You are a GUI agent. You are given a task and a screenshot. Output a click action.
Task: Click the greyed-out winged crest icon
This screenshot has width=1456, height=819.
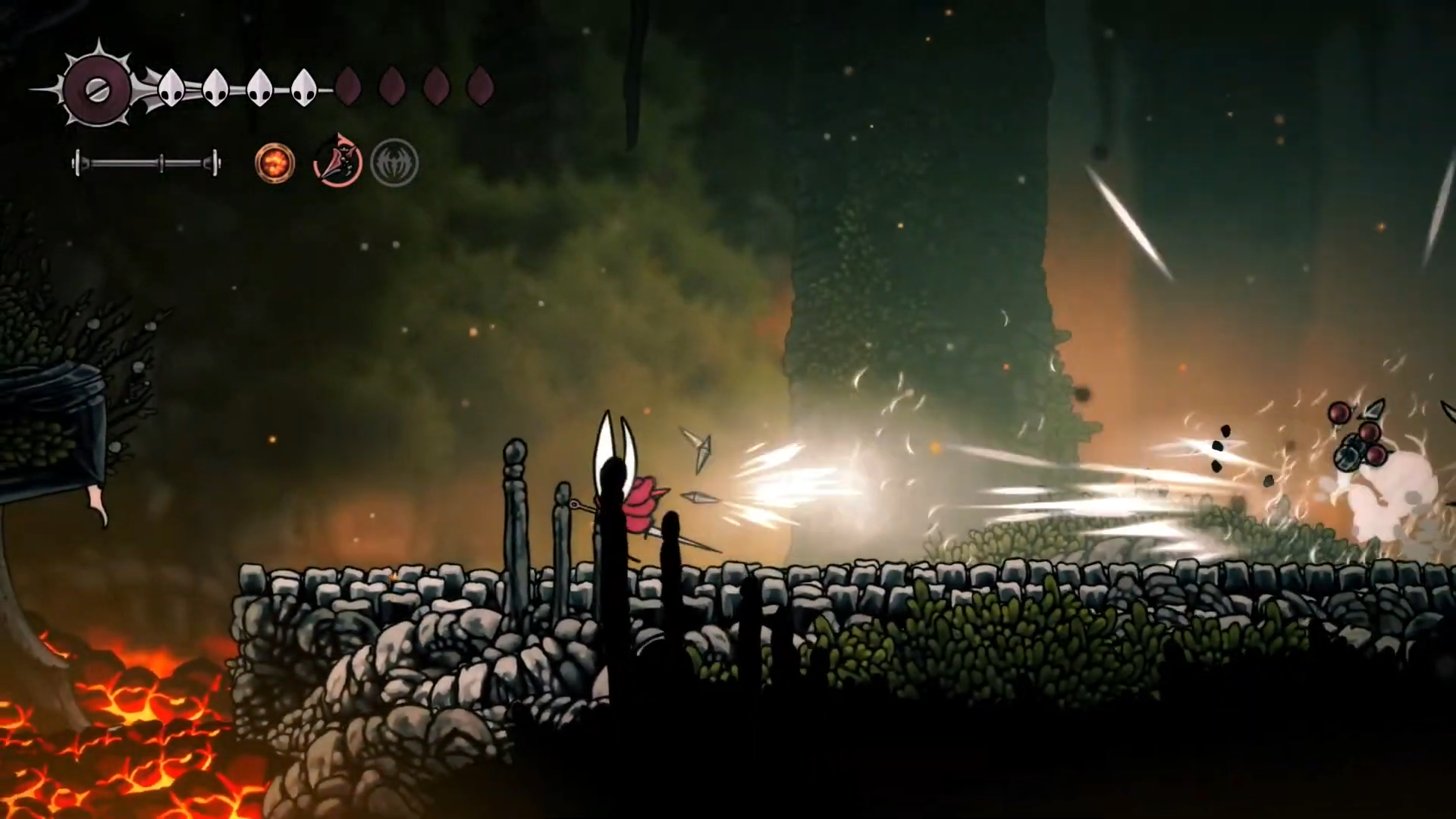pyautogui.click(x=394, y=162)
